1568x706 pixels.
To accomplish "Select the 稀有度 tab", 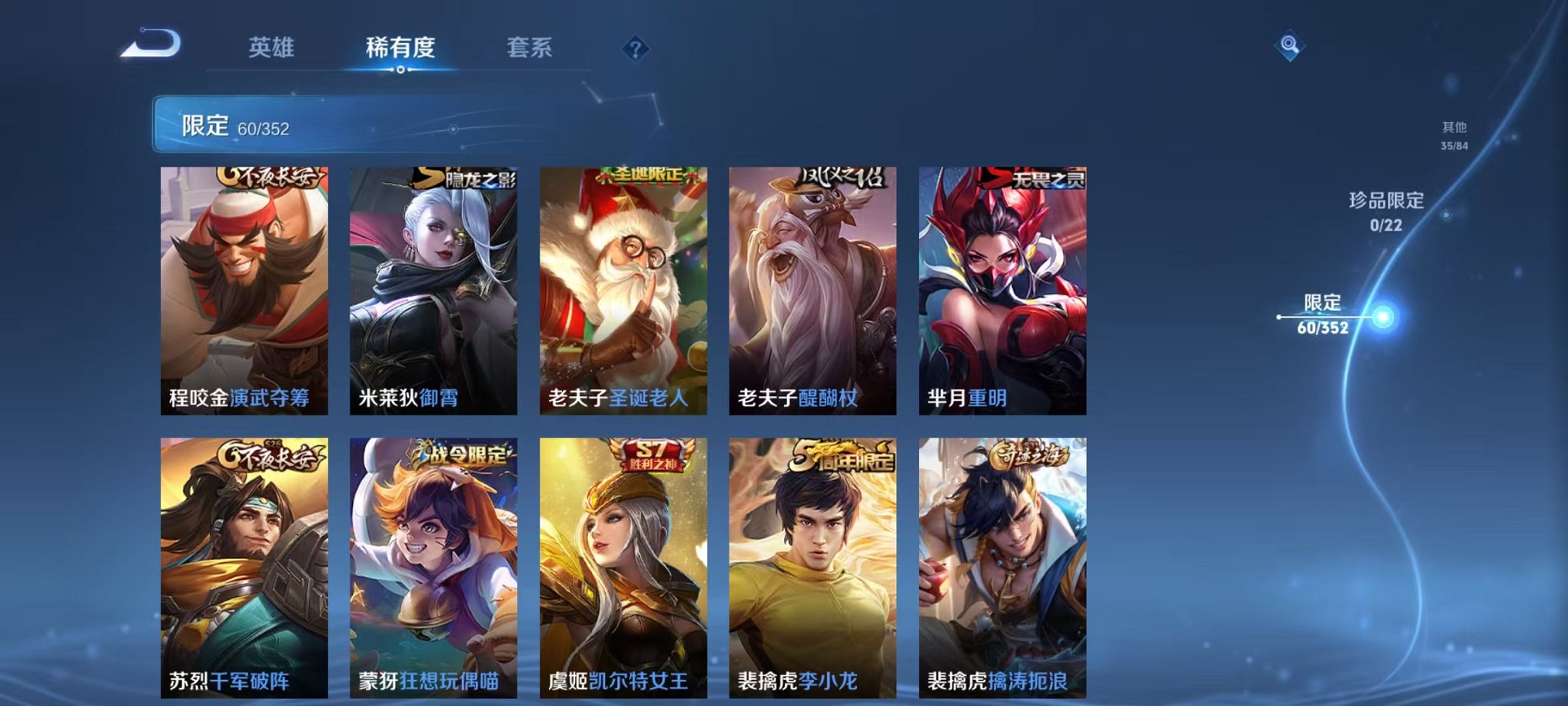I will click(402, 48).
